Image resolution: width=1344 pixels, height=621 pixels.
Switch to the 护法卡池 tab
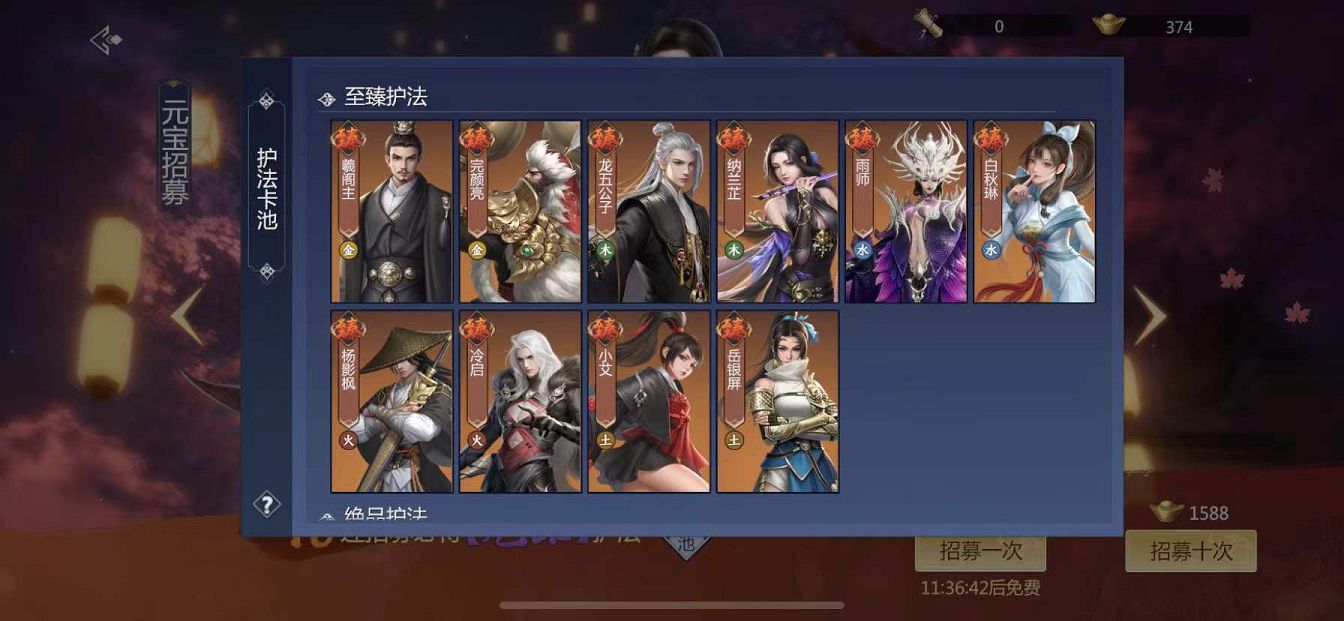[267, 188]
